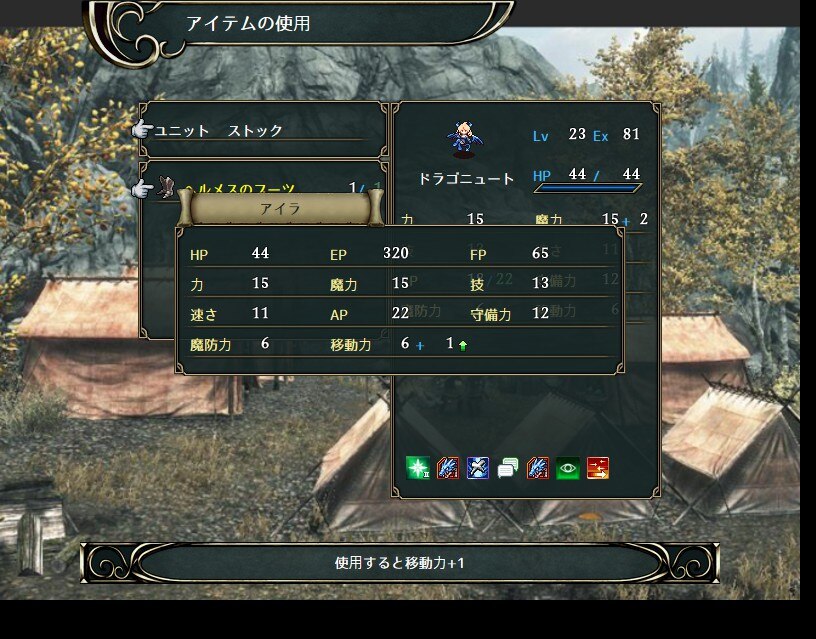Click the green star skill icon
The width and height of the screenshot is (816, 639).
(x=418, y=467)
